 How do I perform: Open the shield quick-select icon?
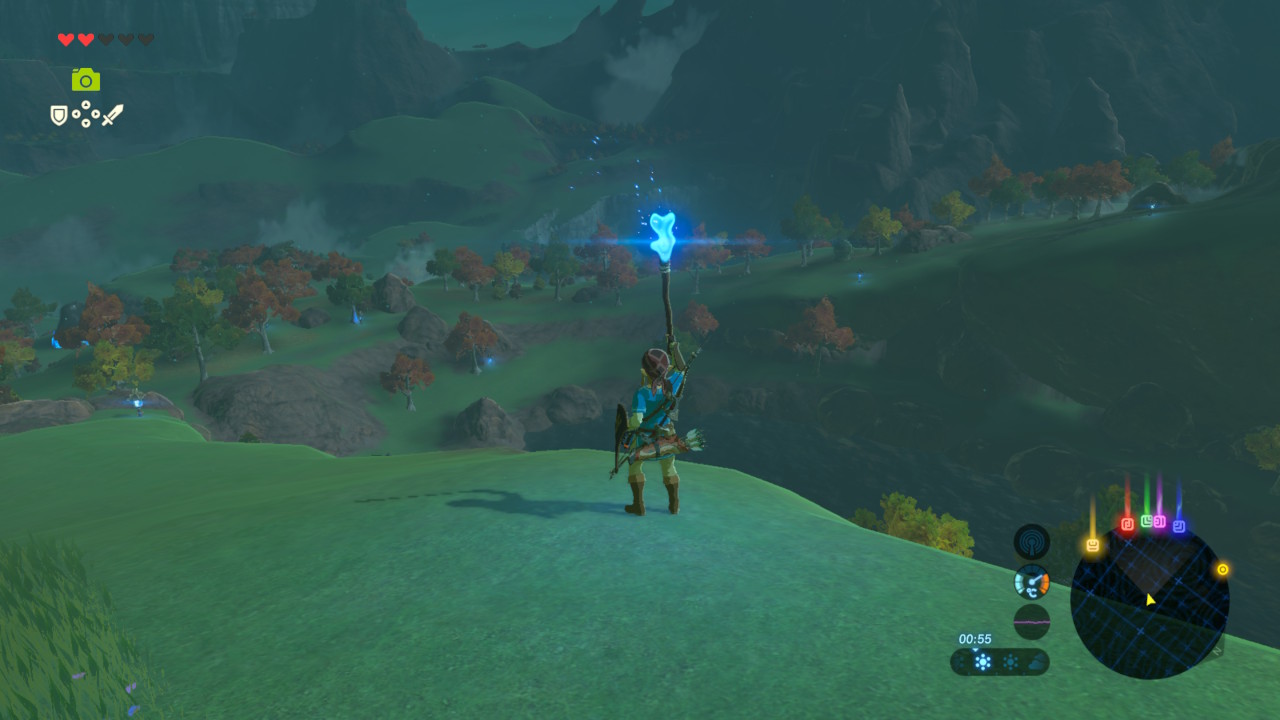click(59, 116)
